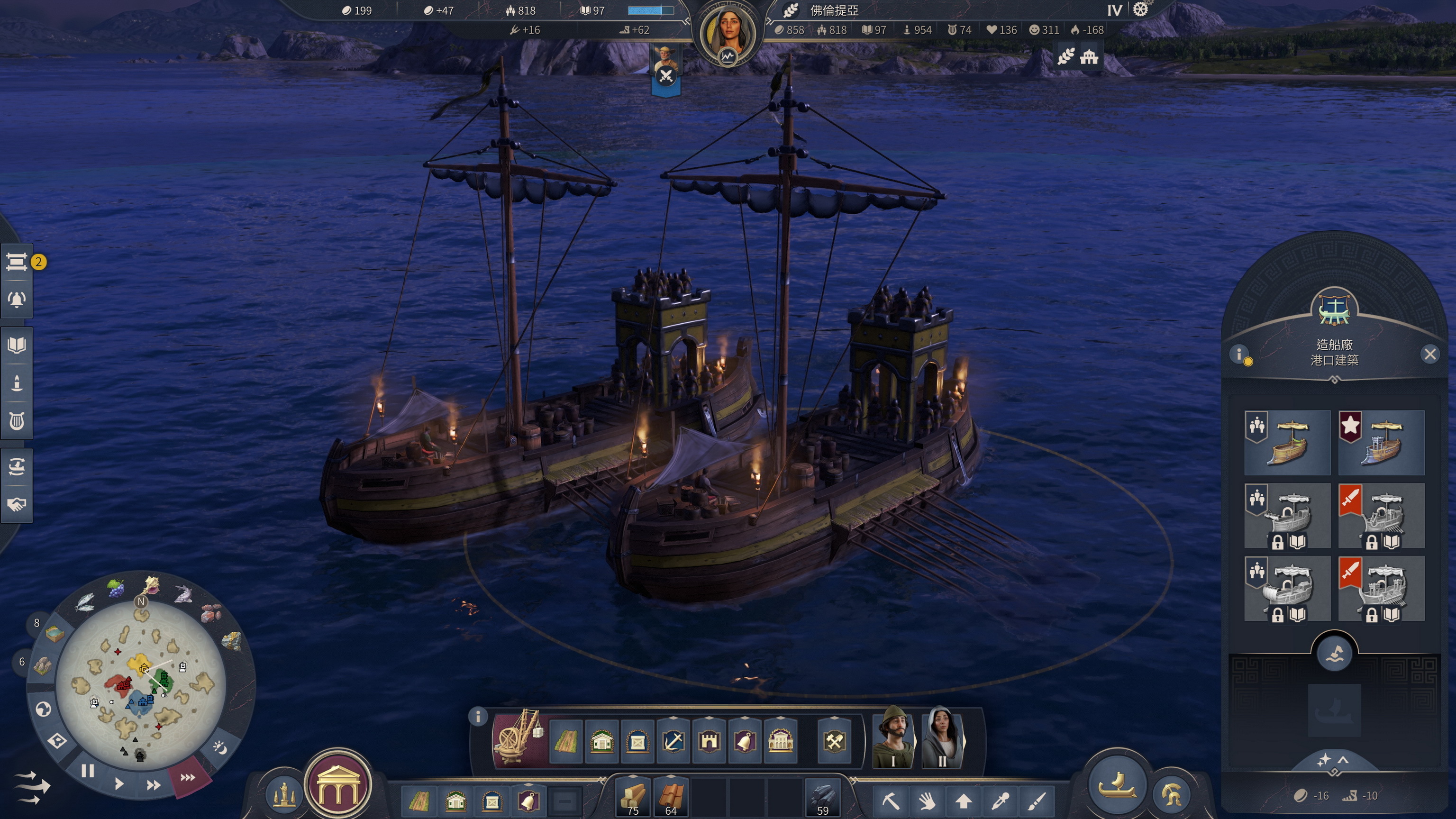This screenshot has height=819, width=1456.
Task: Toggle the day and night cycle
Action: [220, 748]
